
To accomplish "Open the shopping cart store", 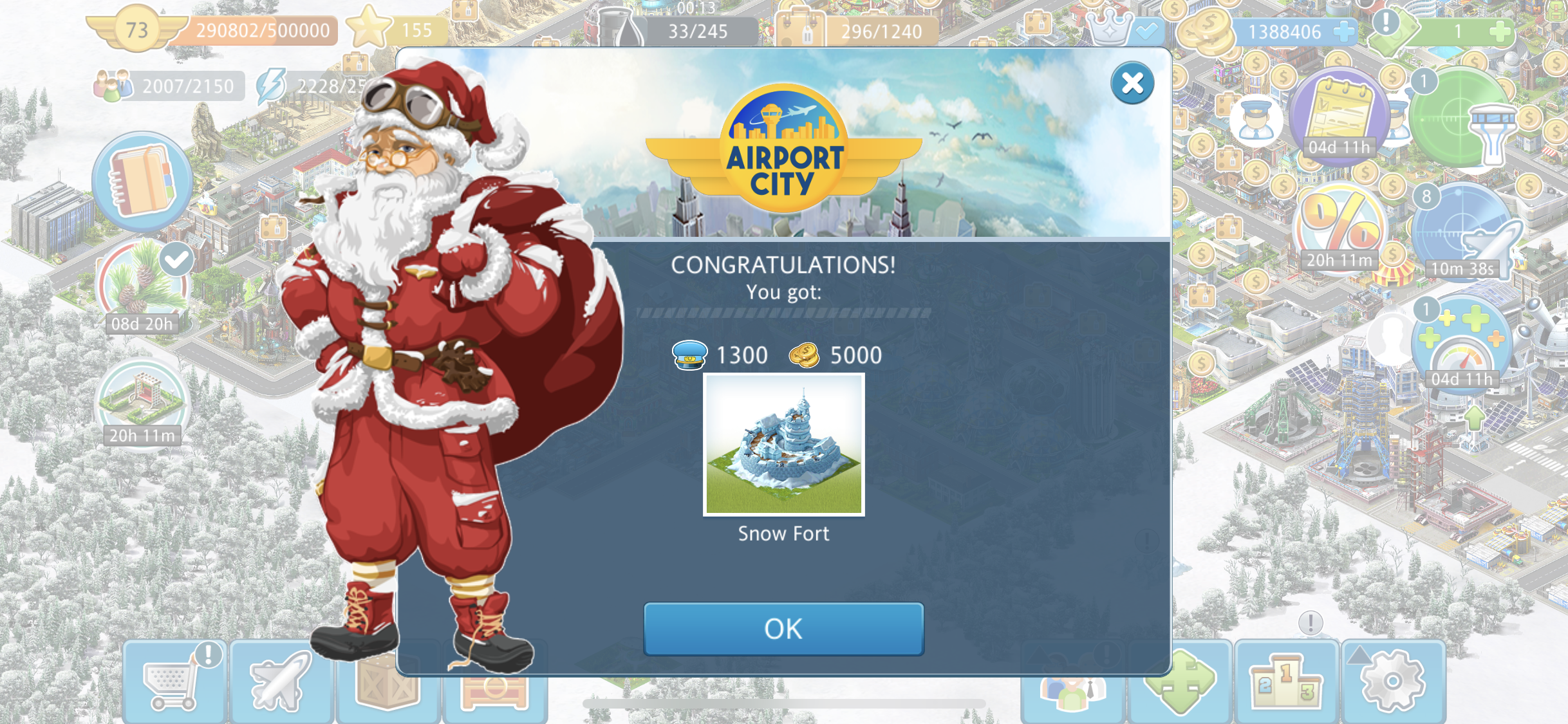I will 173,682.
